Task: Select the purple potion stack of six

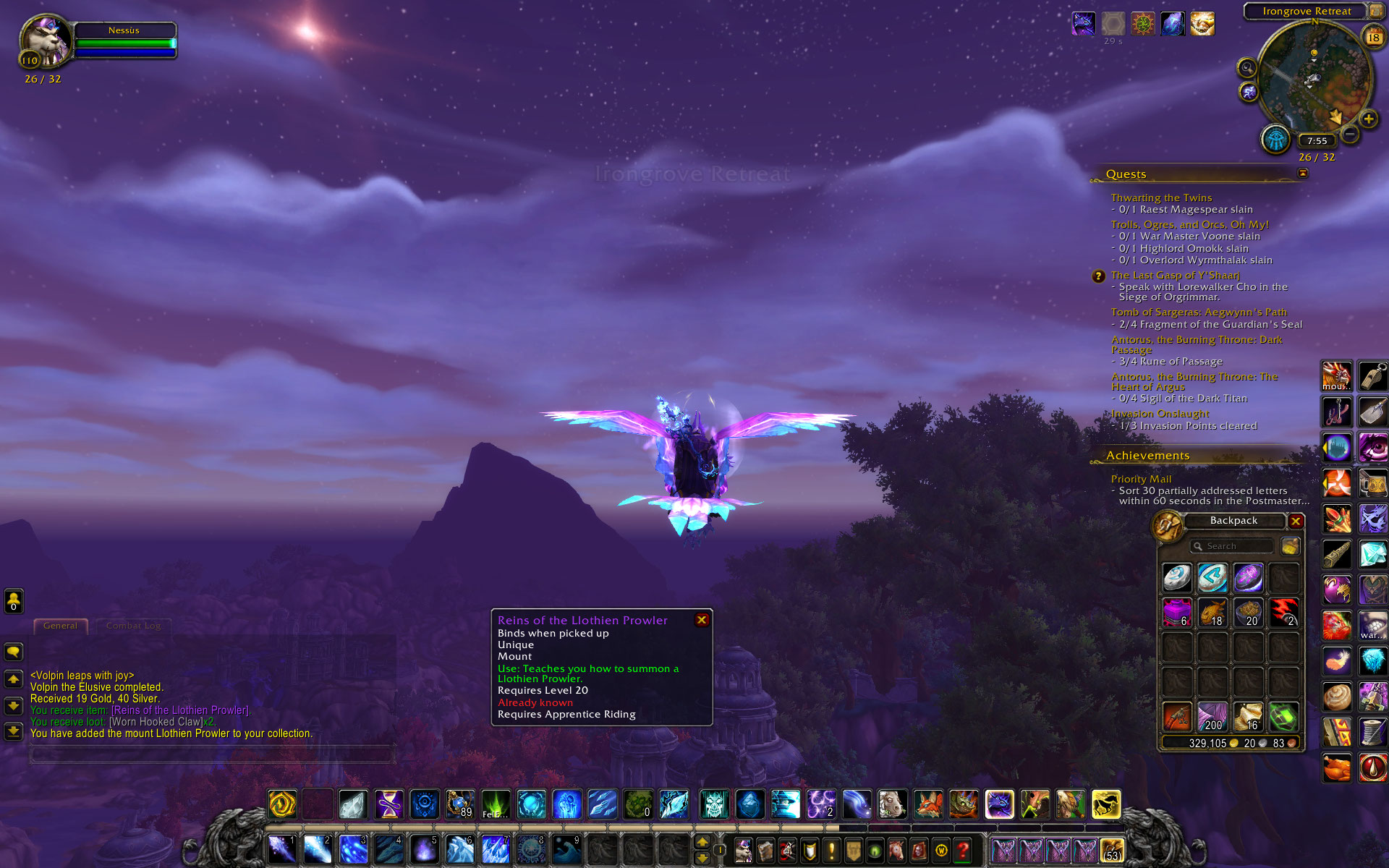Action: (1177, 613)
